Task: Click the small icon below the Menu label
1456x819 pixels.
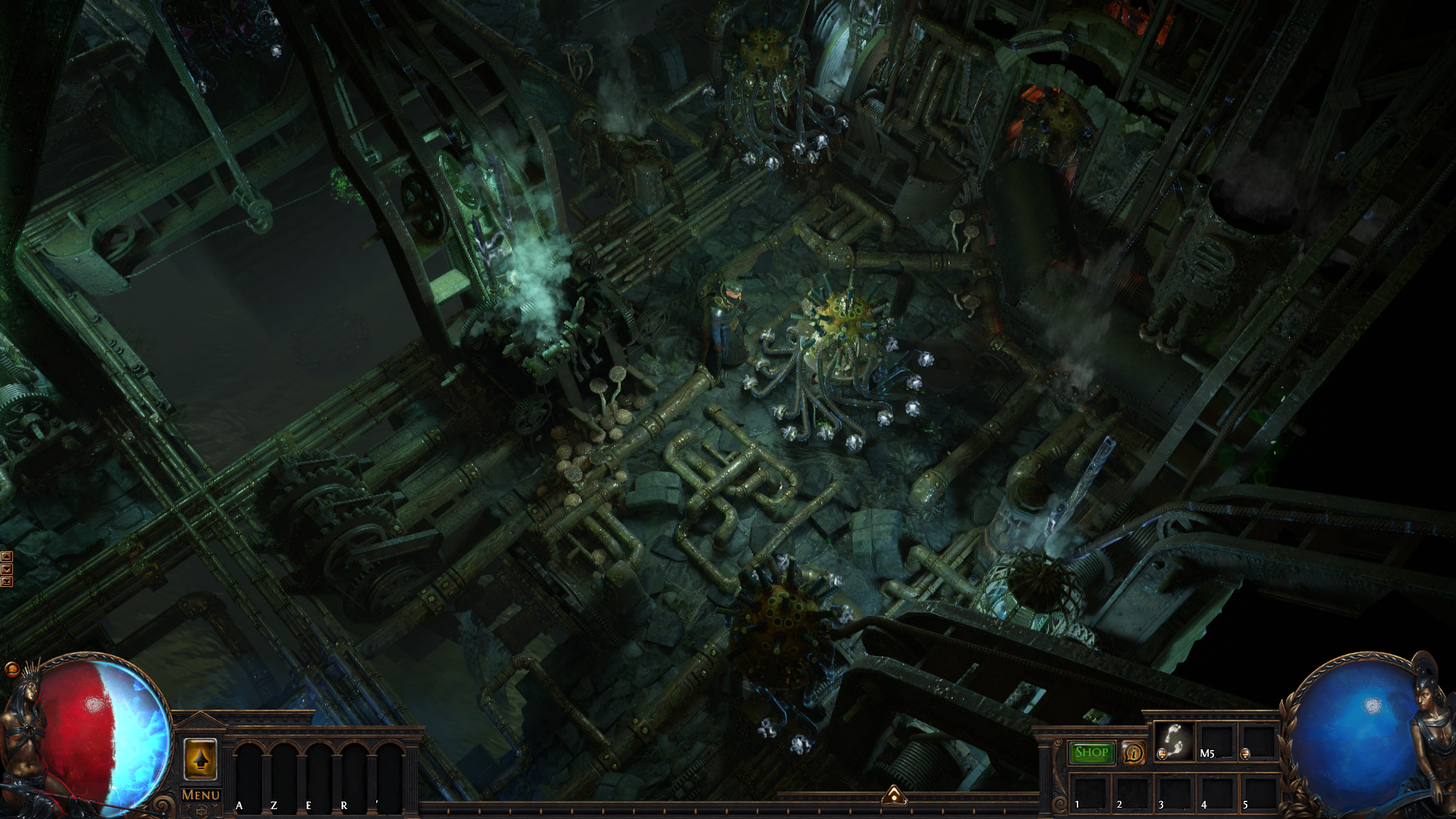Action: [x=200, y=811]
